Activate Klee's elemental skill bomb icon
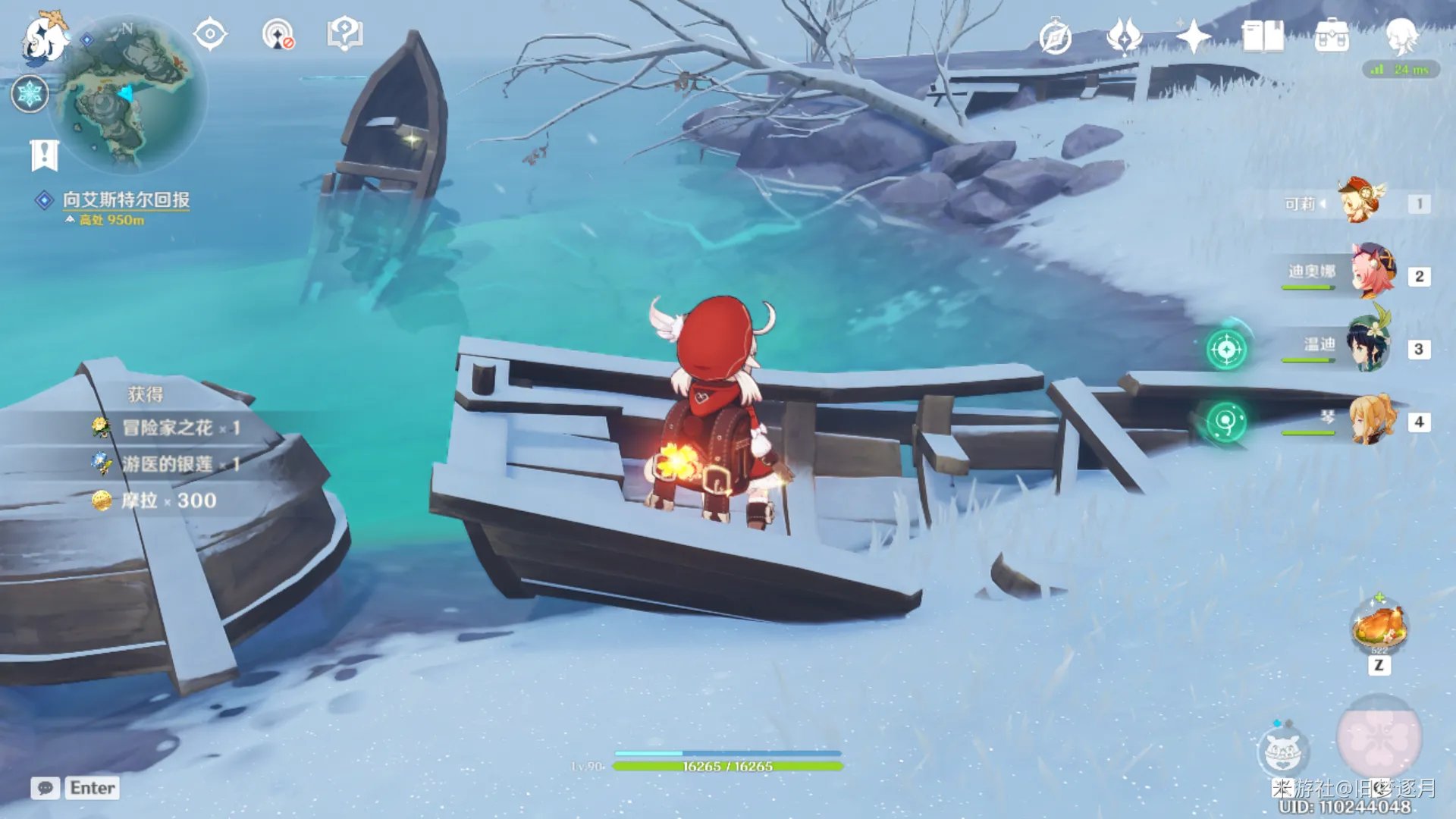This screenshot has height=819, width=1456. pos(1282,750)
